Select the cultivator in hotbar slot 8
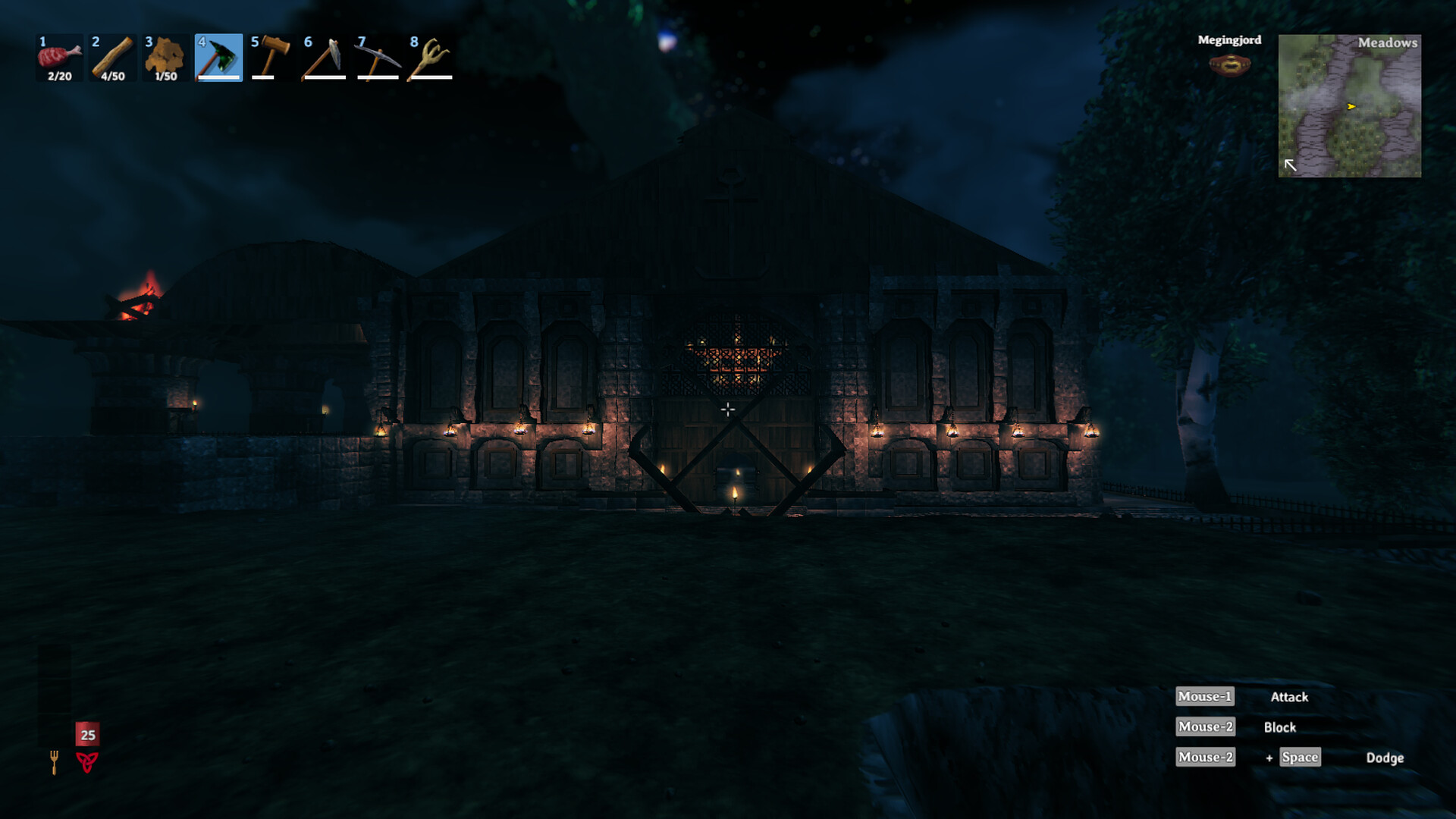Viewport: 1456px width, 819px height. (431, 57)
